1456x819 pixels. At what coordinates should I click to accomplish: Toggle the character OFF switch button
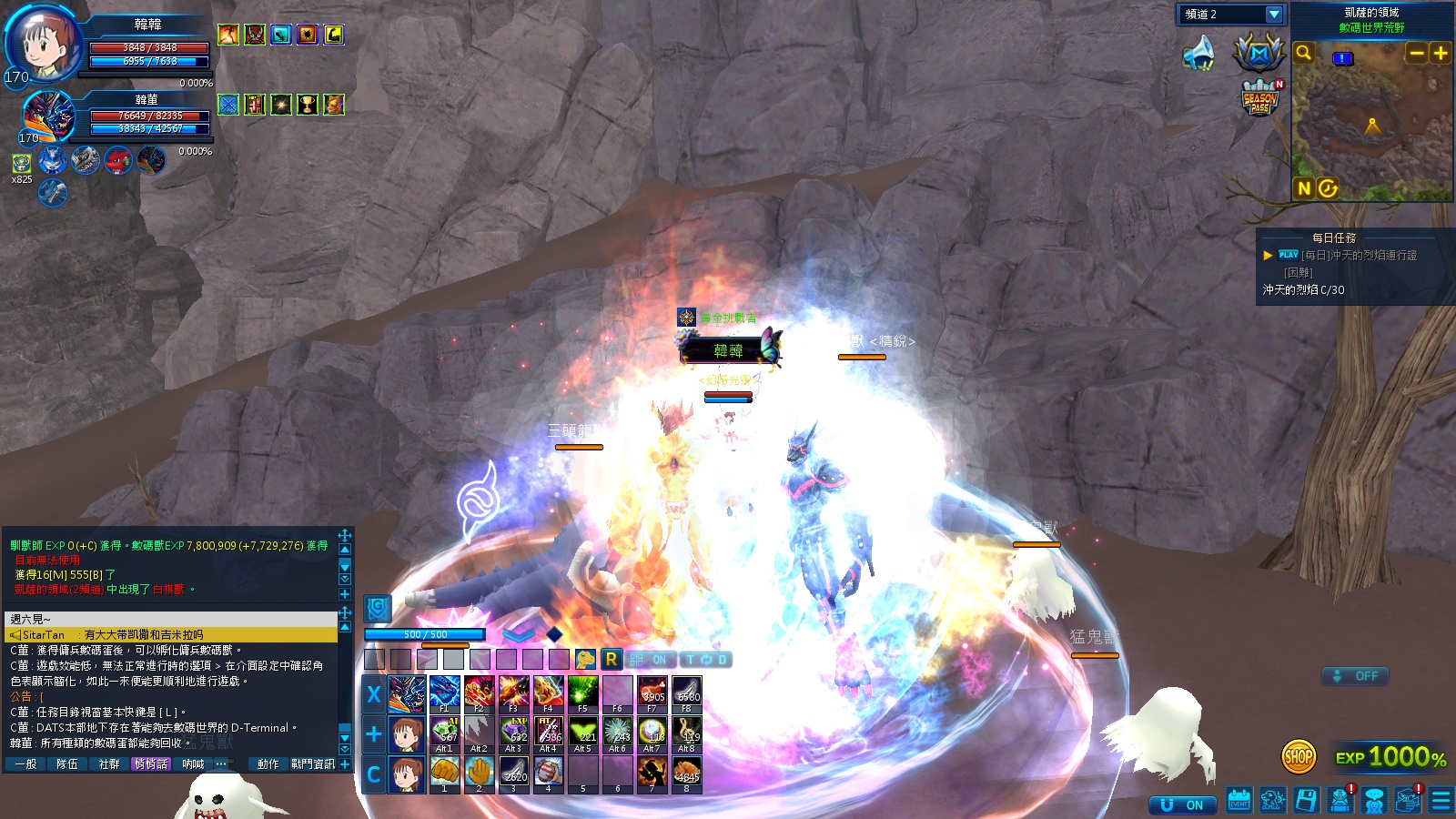[x=1355, y=676]
